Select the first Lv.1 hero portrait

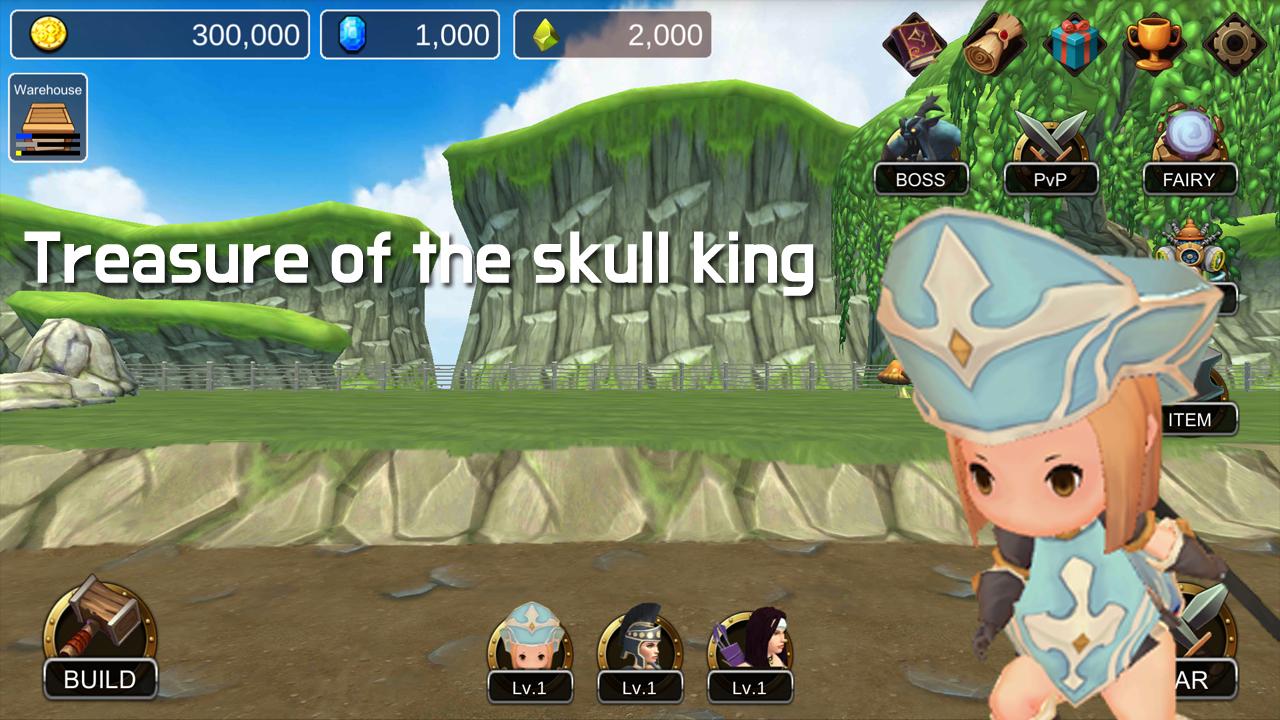530,645
